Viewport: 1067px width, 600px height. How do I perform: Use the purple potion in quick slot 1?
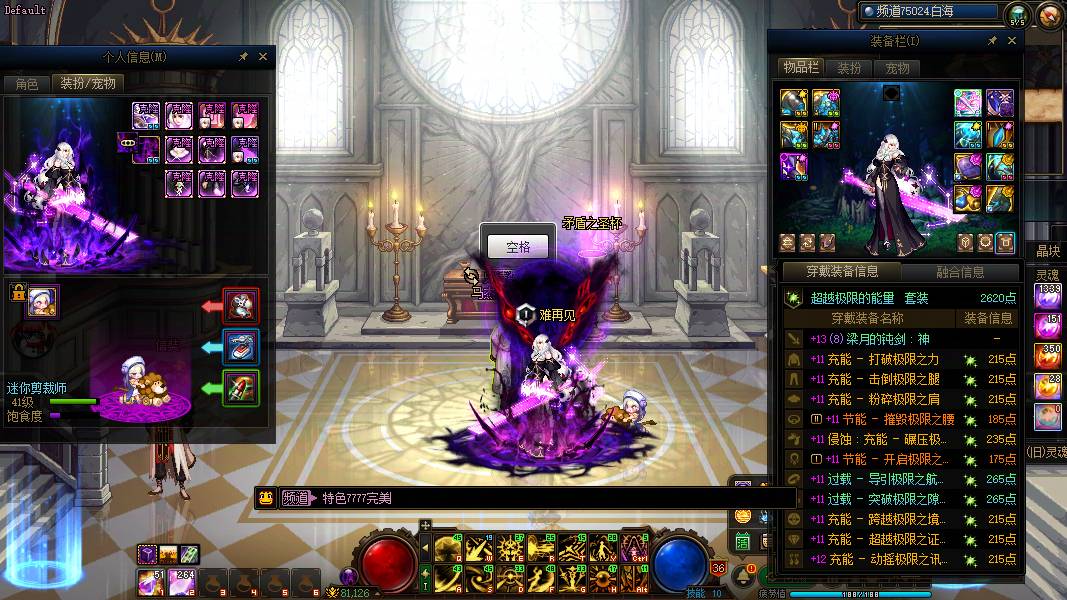(157, 581)
